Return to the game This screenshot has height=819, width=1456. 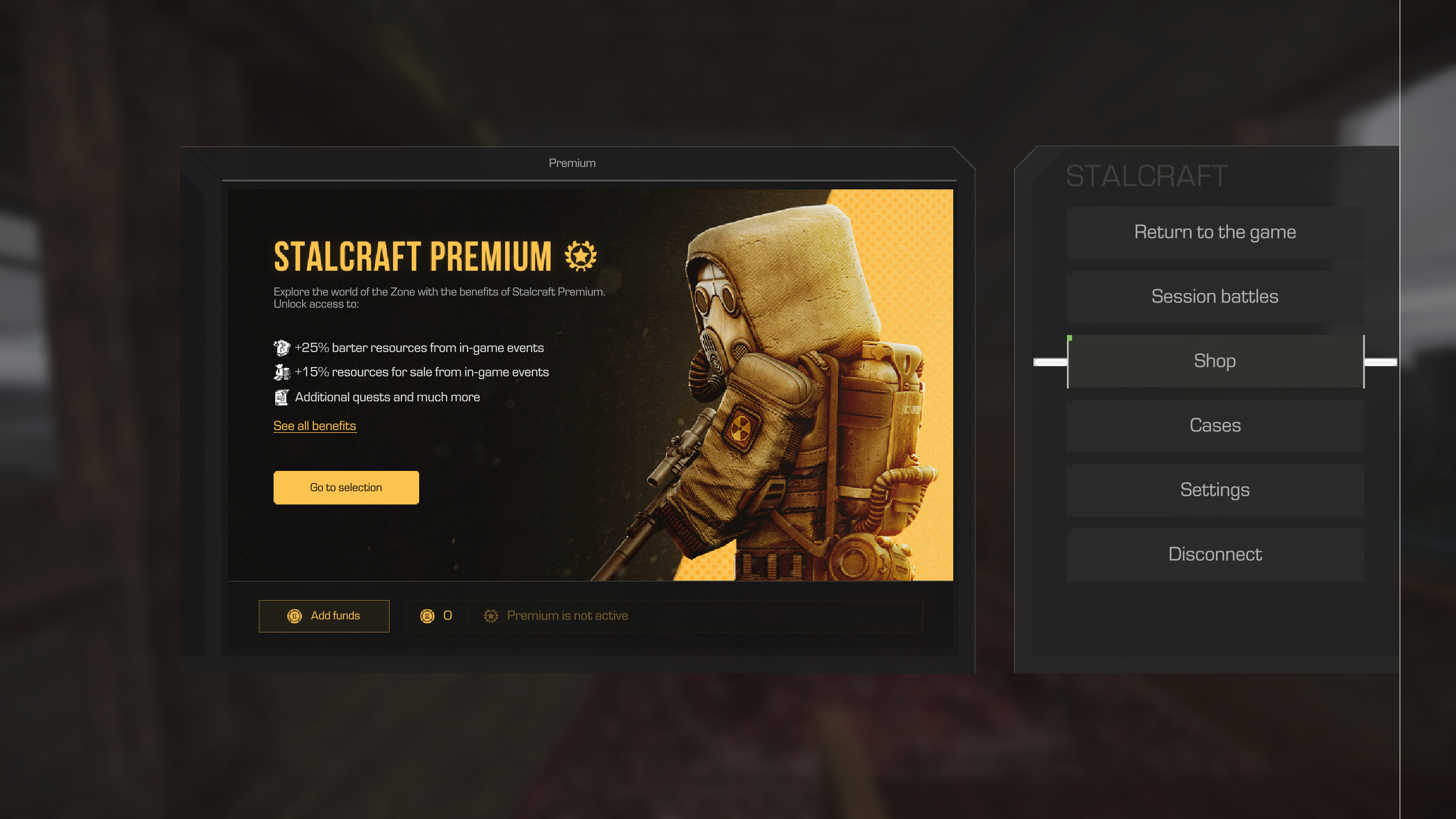pyautogui.click(x=1215, y=233)
